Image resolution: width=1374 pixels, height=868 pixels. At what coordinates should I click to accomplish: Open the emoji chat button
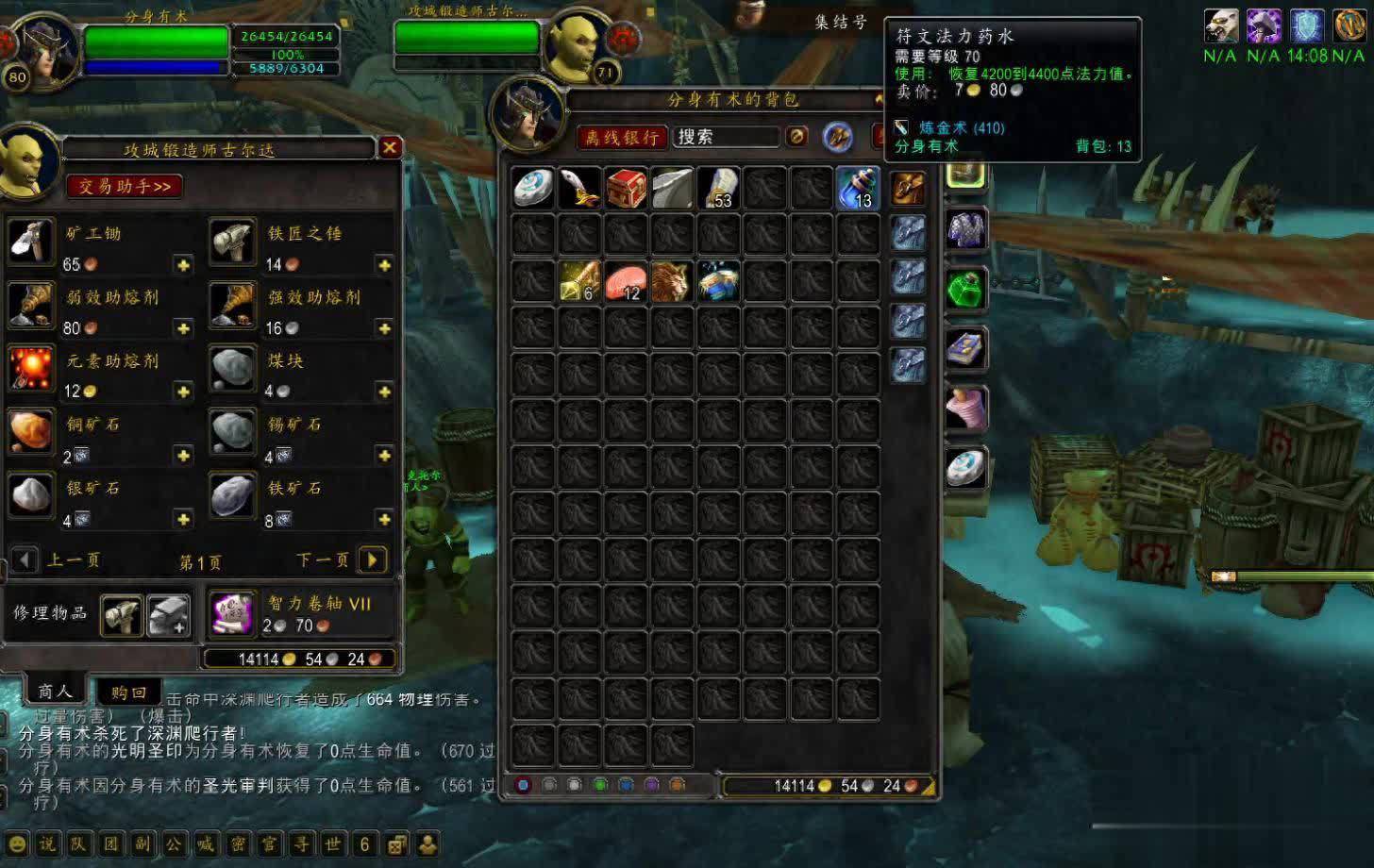pyautogui.click(x=17, y=843)
